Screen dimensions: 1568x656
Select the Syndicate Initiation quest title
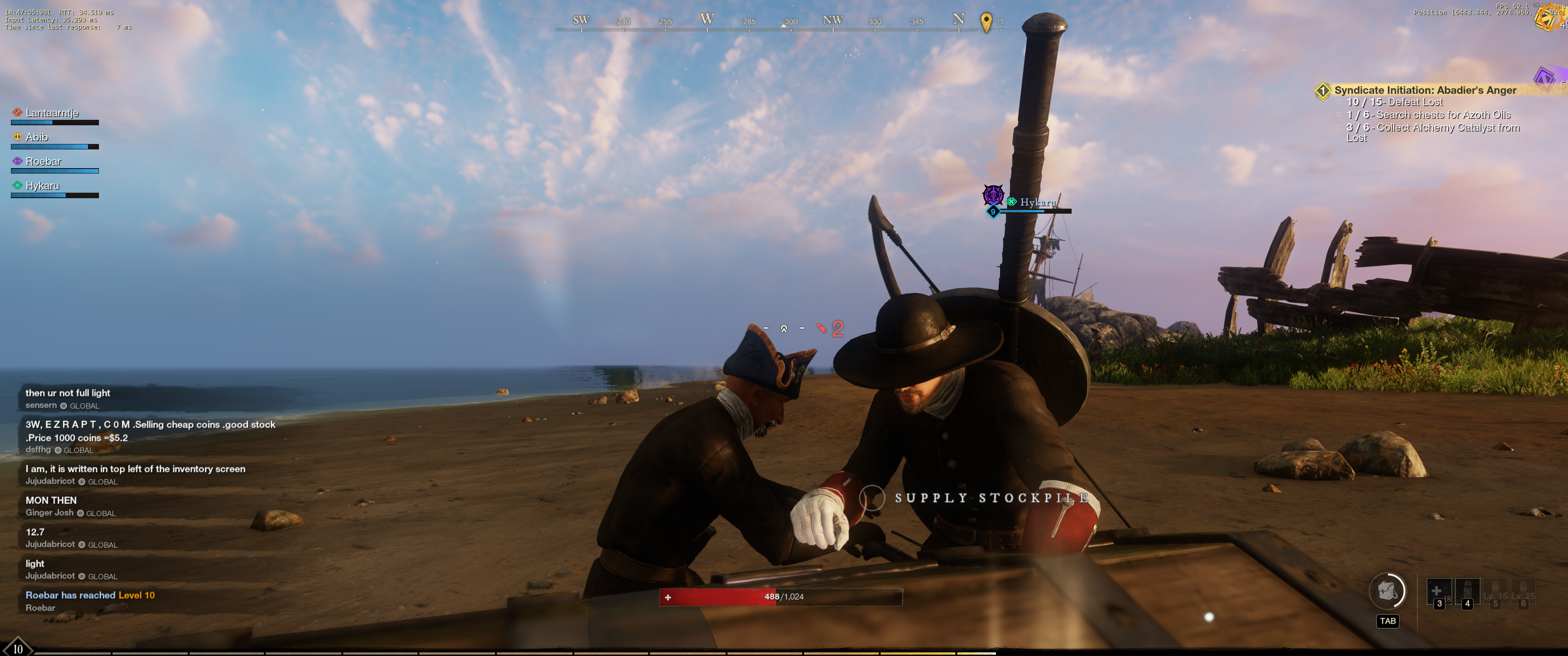click(1424, 90)
